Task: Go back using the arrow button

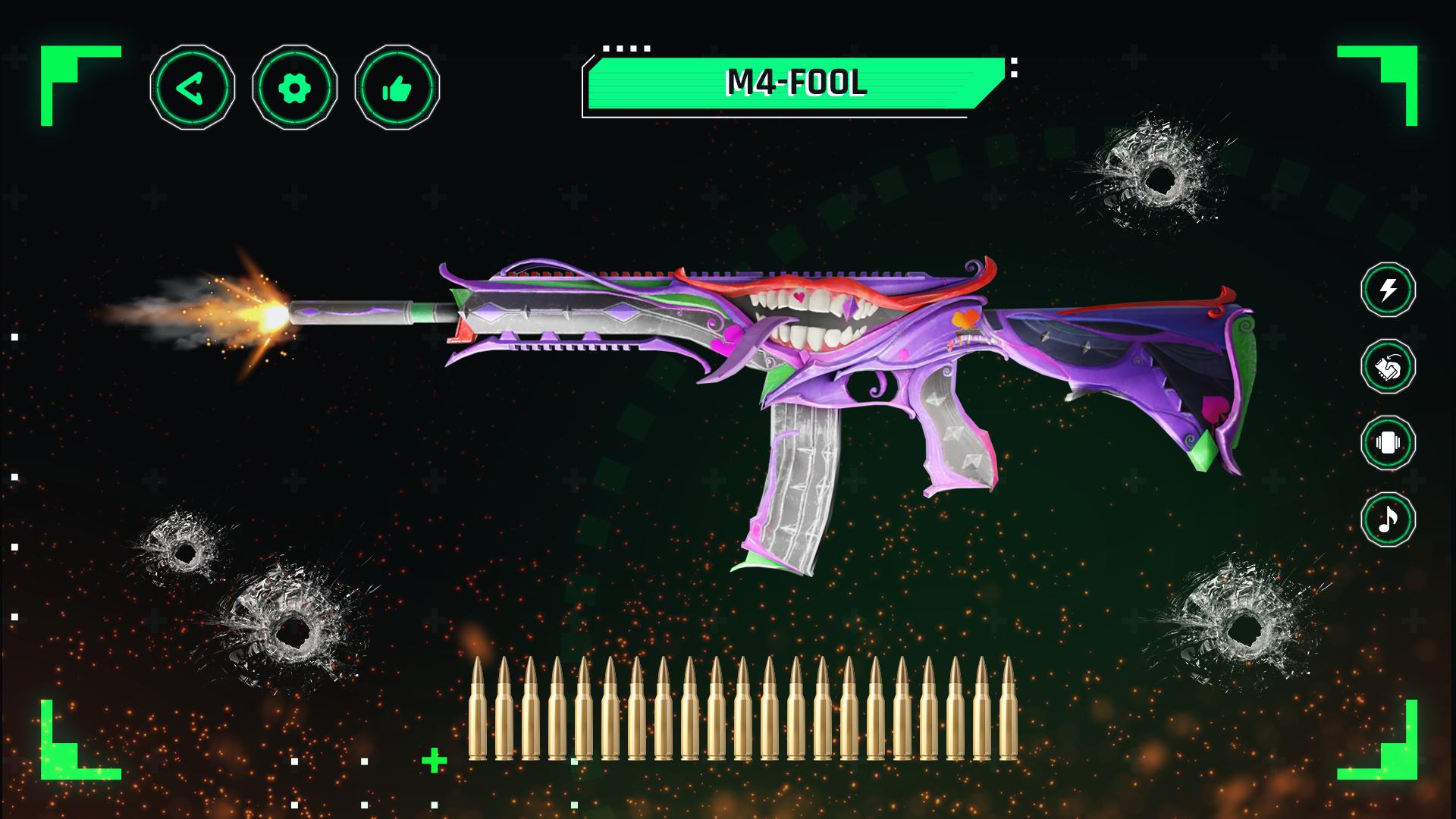Action: [192, 88]
